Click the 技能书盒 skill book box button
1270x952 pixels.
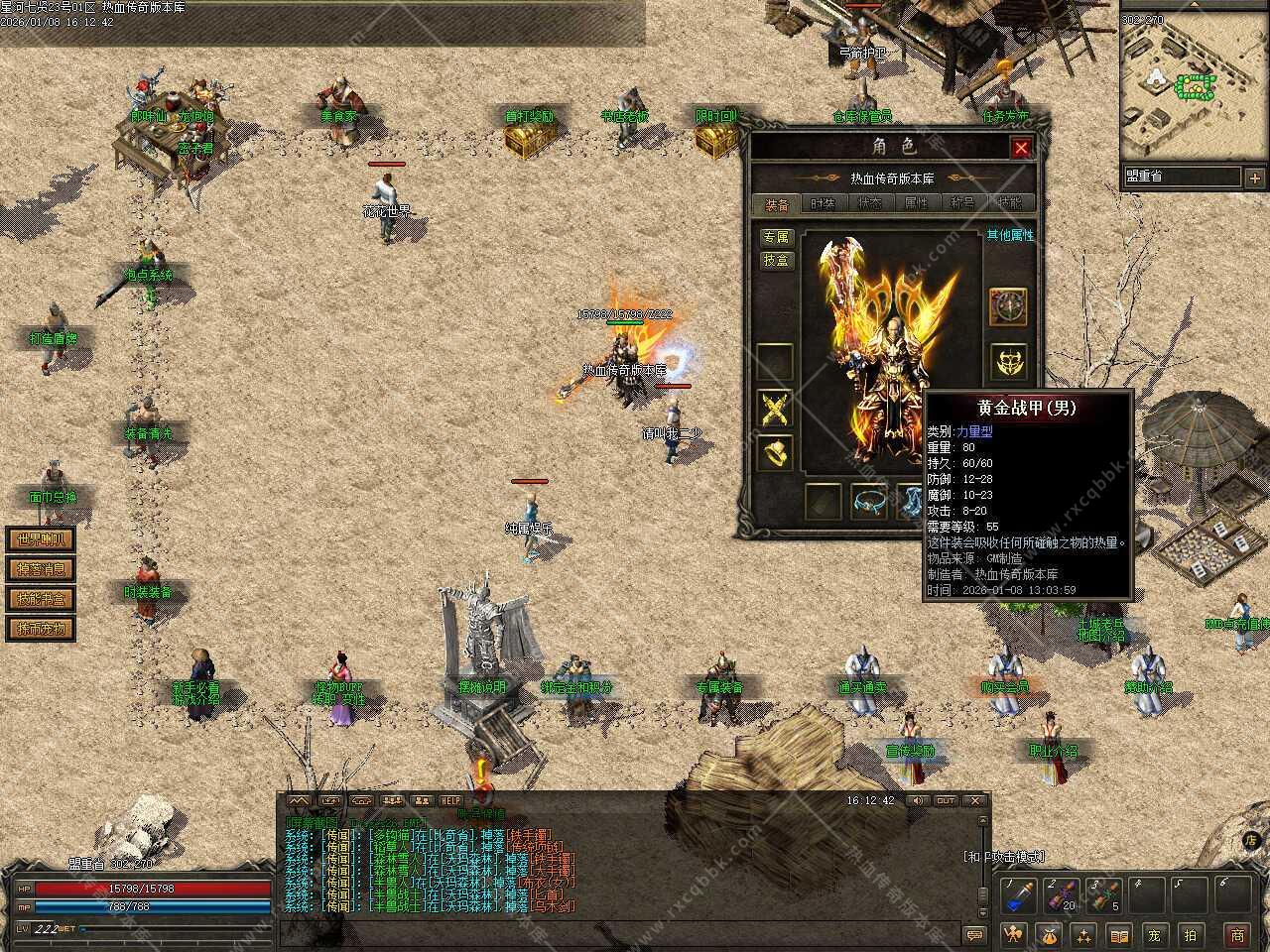click(41, 599)
